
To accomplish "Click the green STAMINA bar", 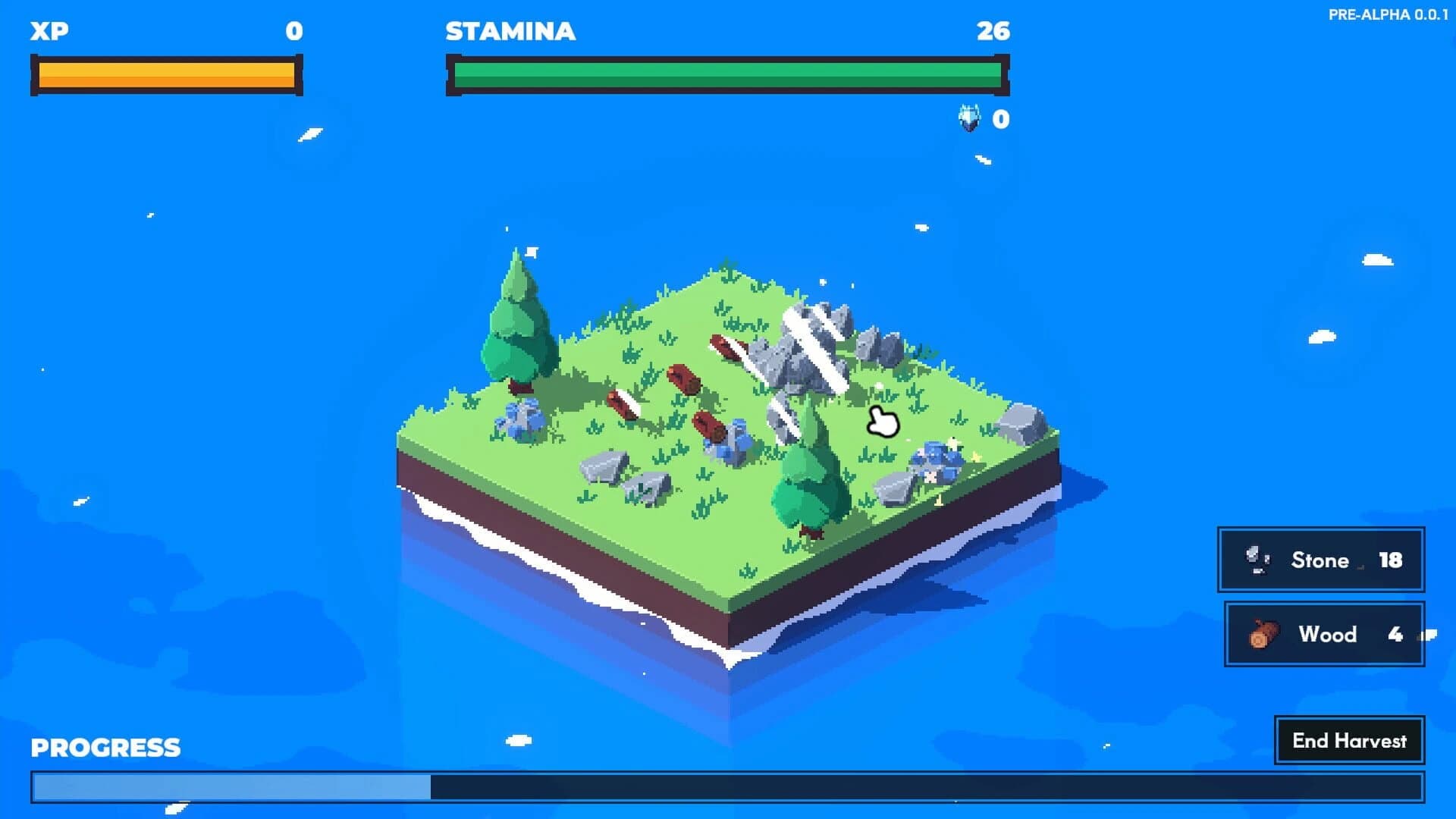I will pyautogui.click(x=728, y=74).
